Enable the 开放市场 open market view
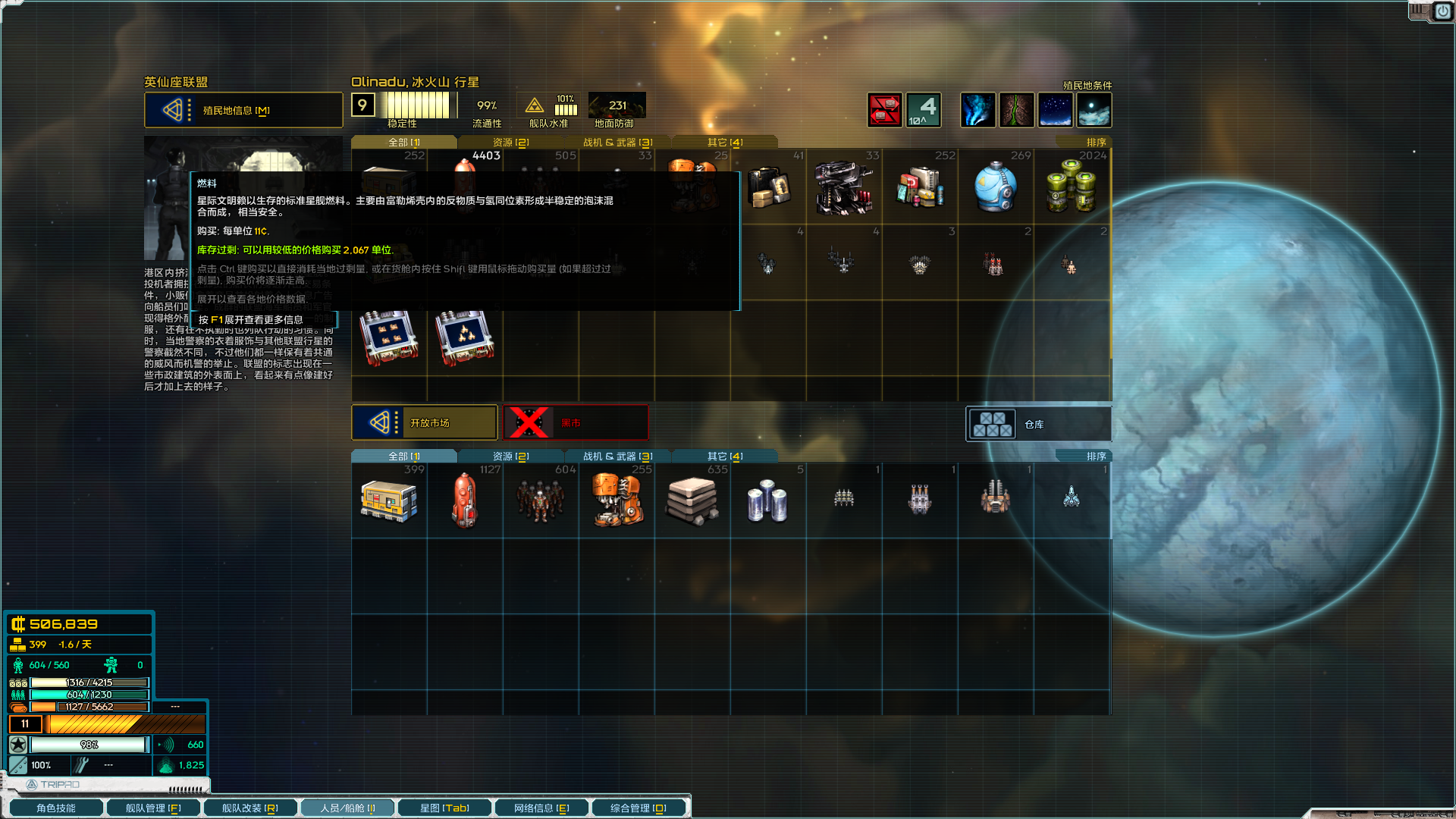Image resolution: width=1456 pixels, height=819 pixels. pyautogui.click(x=425, y=422)
